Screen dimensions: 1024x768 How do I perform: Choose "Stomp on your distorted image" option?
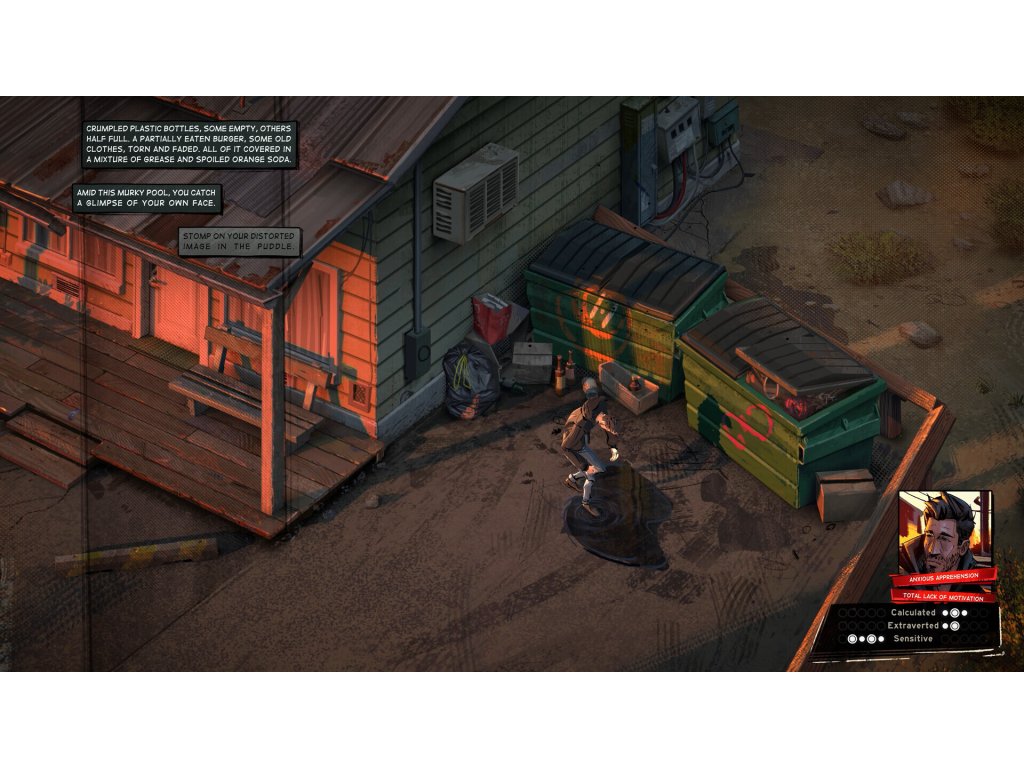tap(240, 241)
